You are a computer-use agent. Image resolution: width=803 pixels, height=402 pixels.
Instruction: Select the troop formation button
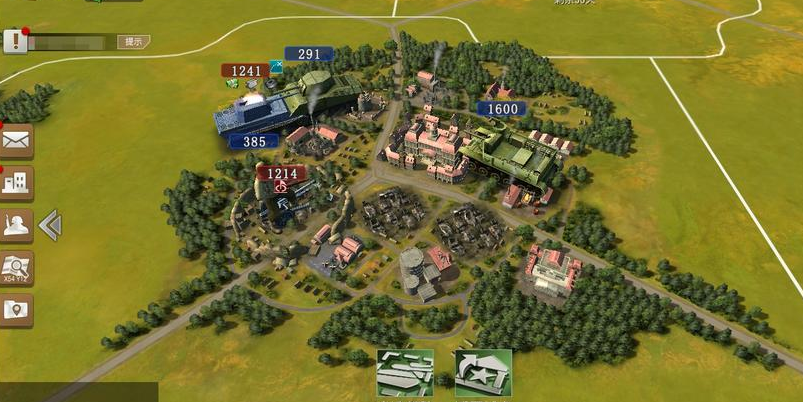[x=405, y=372]
